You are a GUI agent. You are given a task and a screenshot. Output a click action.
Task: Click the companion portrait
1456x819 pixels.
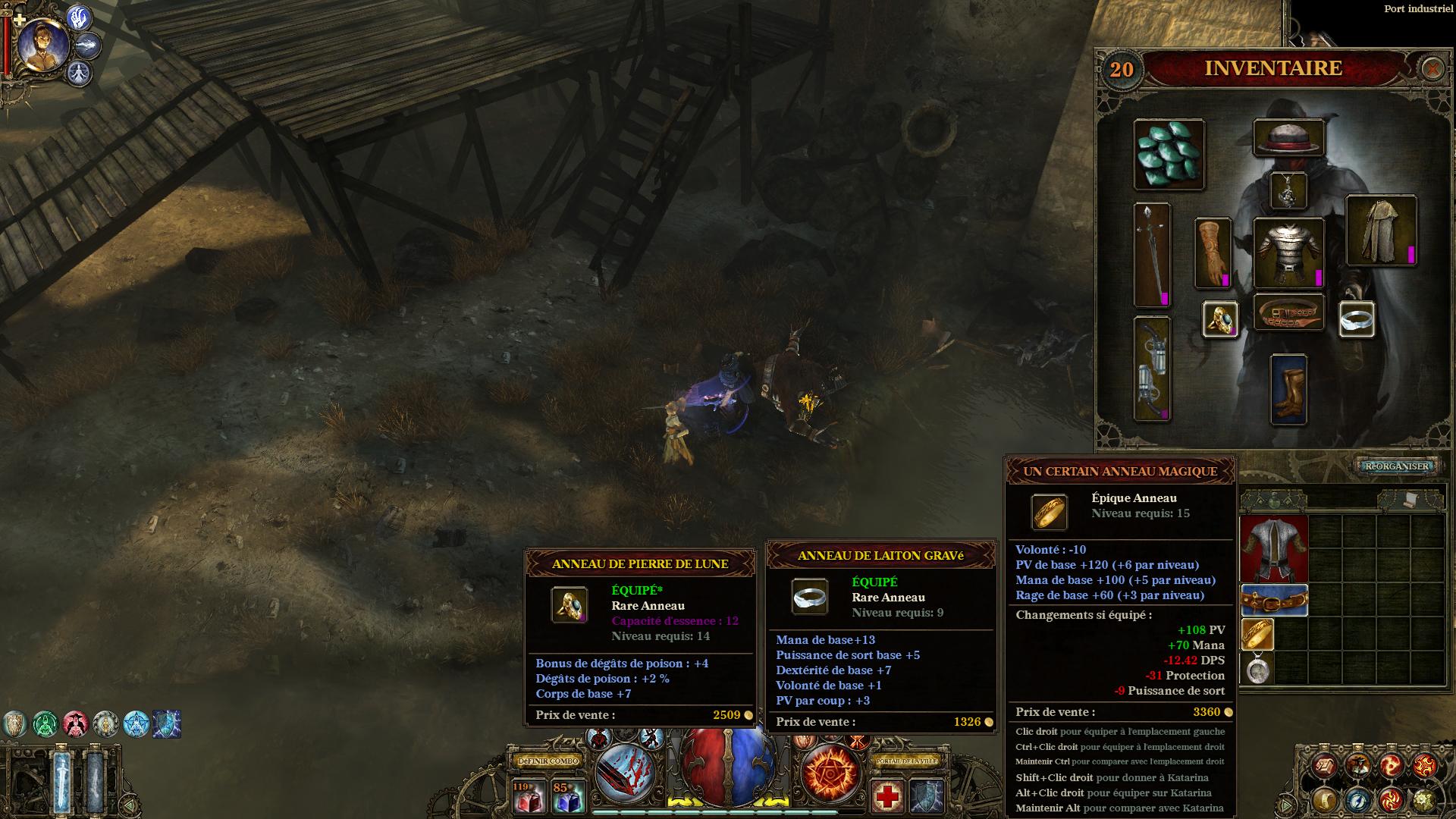point(42,44)
